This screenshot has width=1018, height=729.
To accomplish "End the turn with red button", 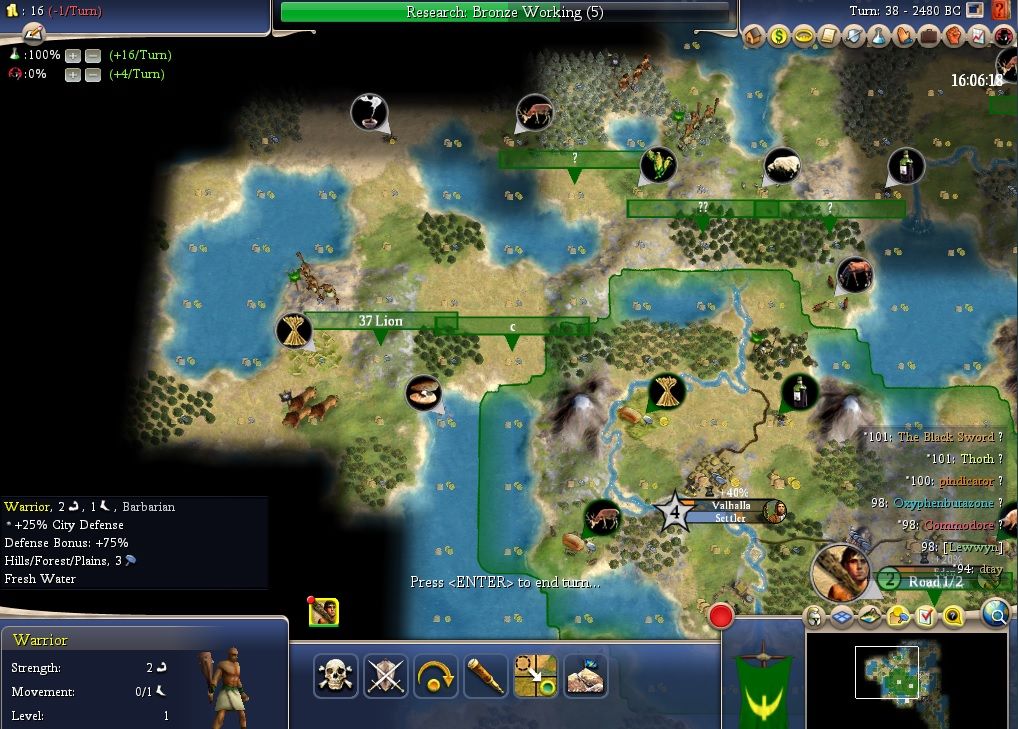I will point(720,616).
